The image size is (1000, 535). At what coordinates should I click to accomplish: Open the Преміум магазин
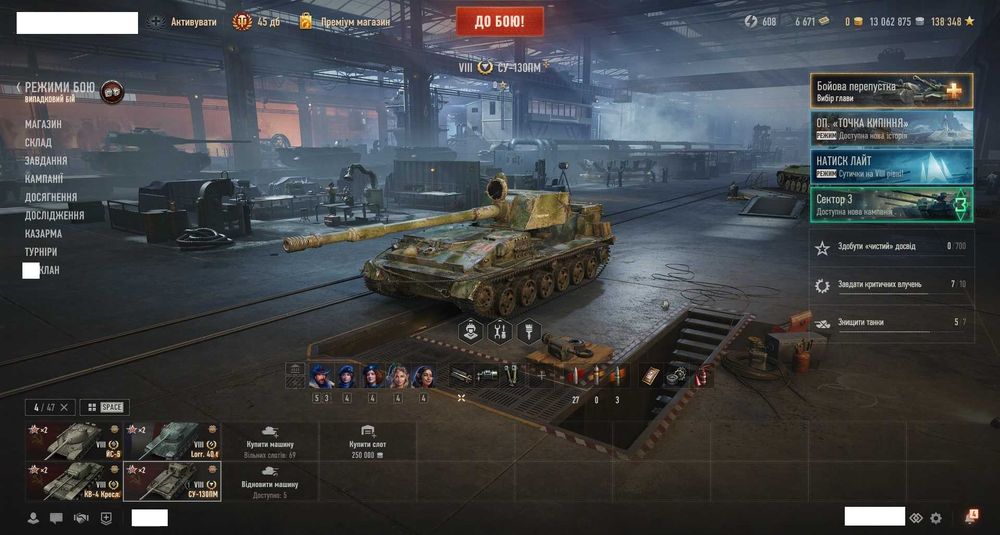pos(345,21)
